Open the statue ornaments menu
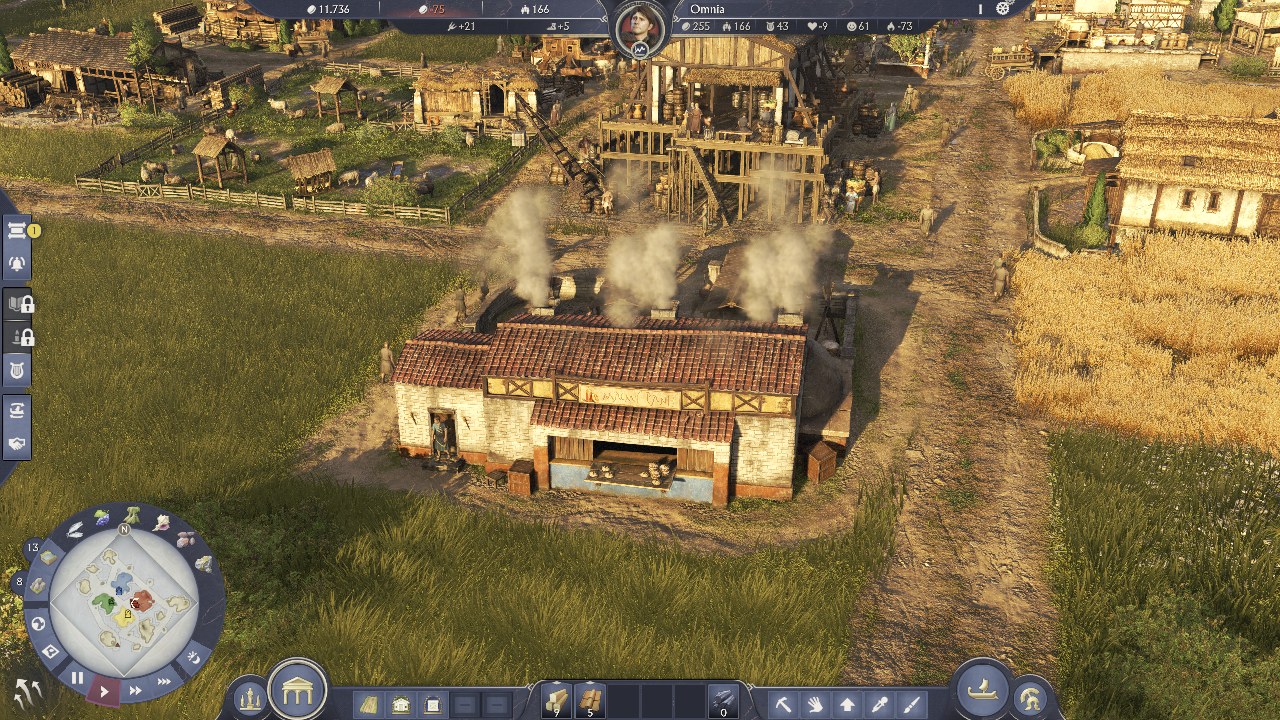Viewport: 1280px width, 720px height. click(250, 699)
